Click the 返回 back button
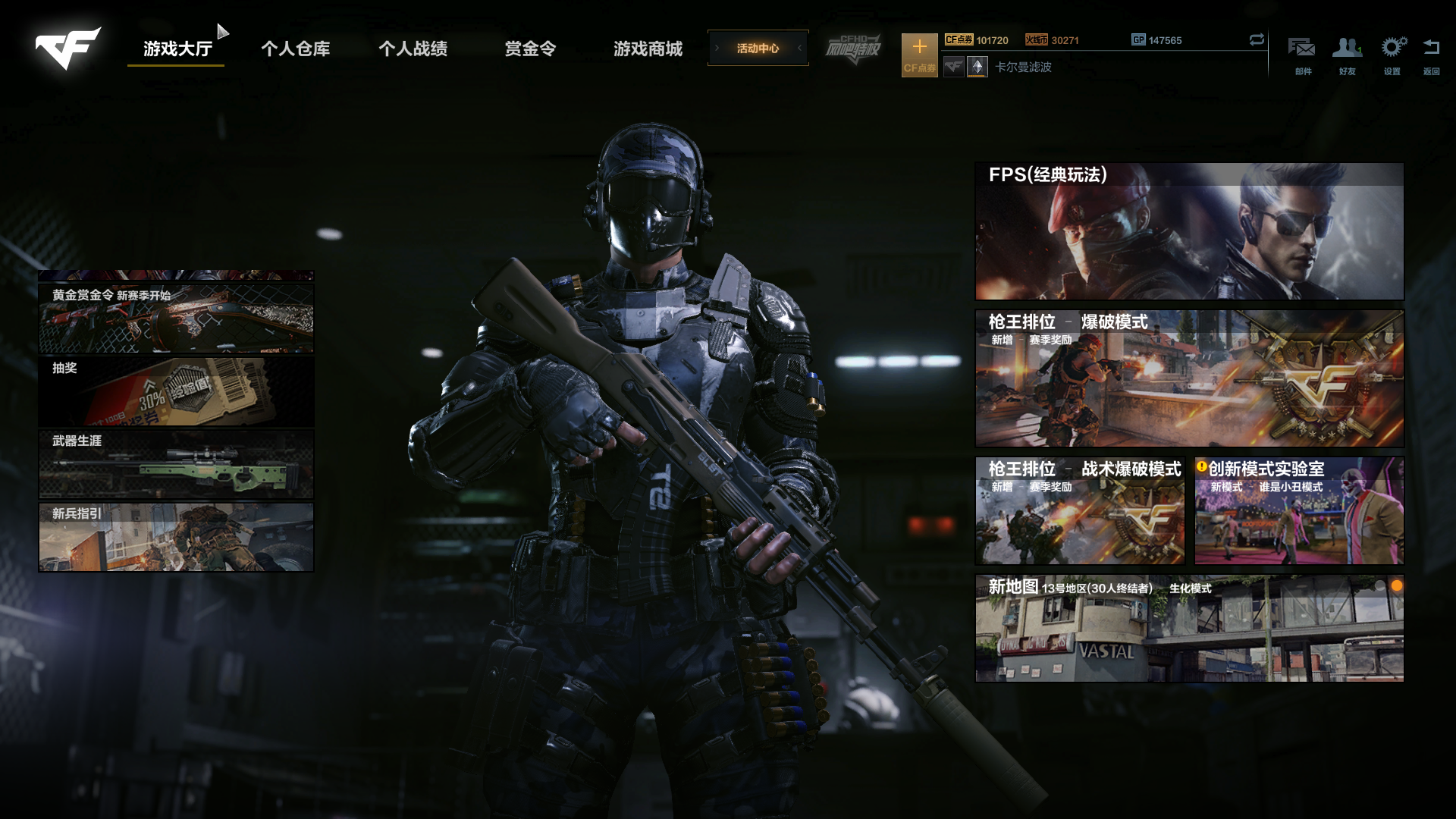1456x819 pixels. click(1431, 55)
